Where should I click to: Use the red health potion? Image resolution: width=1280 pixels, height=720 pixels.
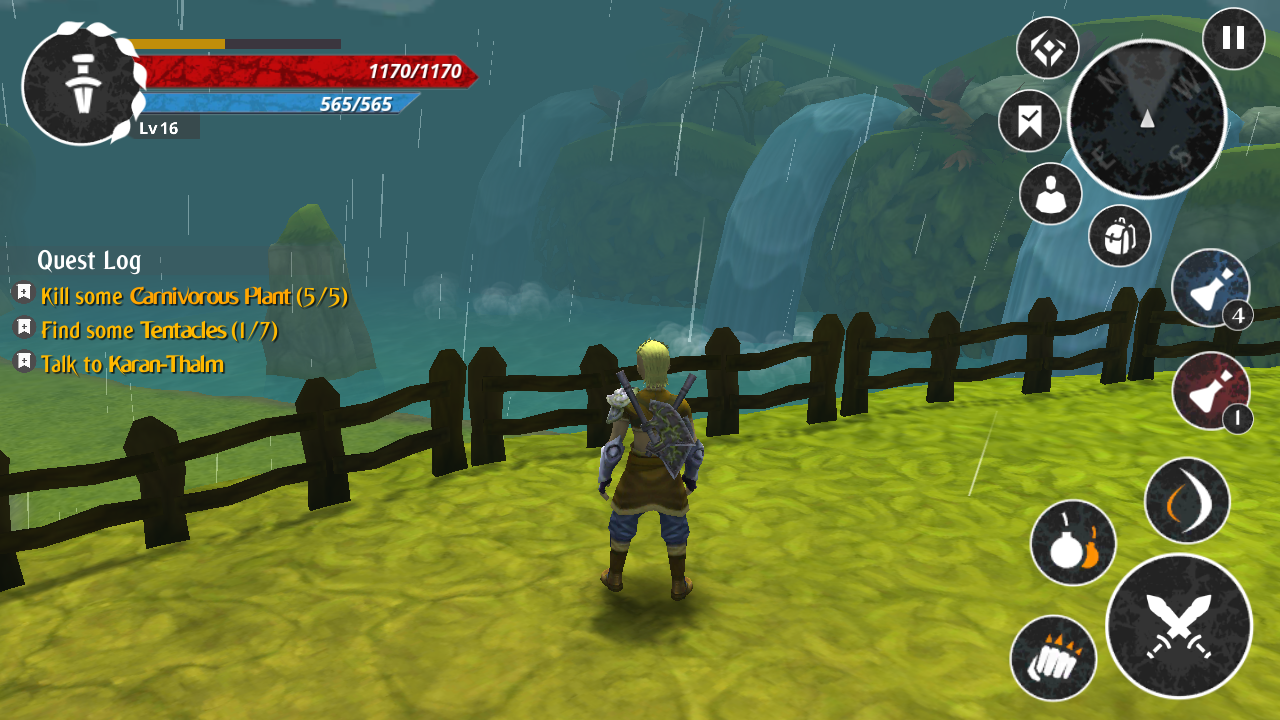[x=1210, y=391]
